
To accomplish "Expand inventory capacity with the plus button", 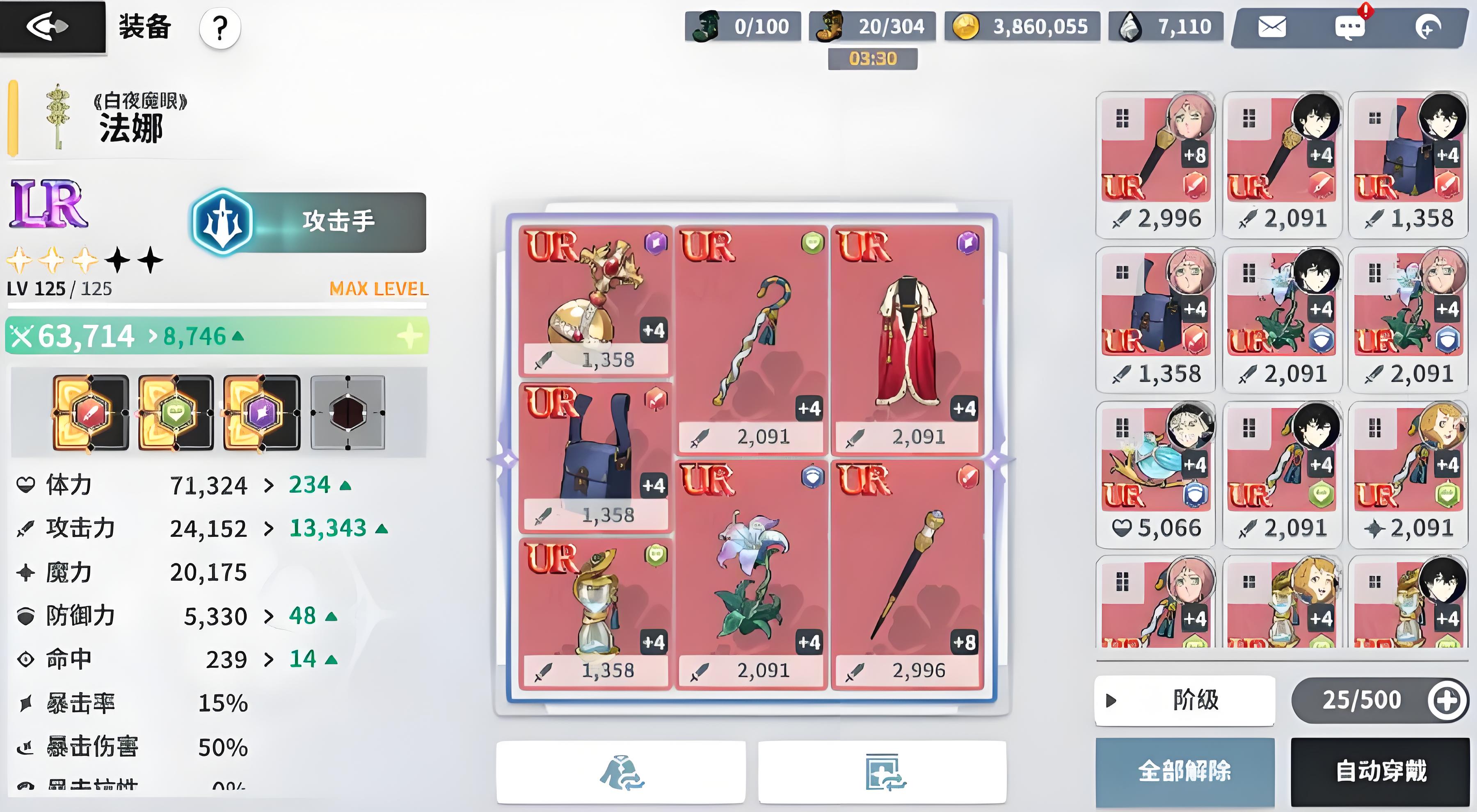I will click(1446, 700).
